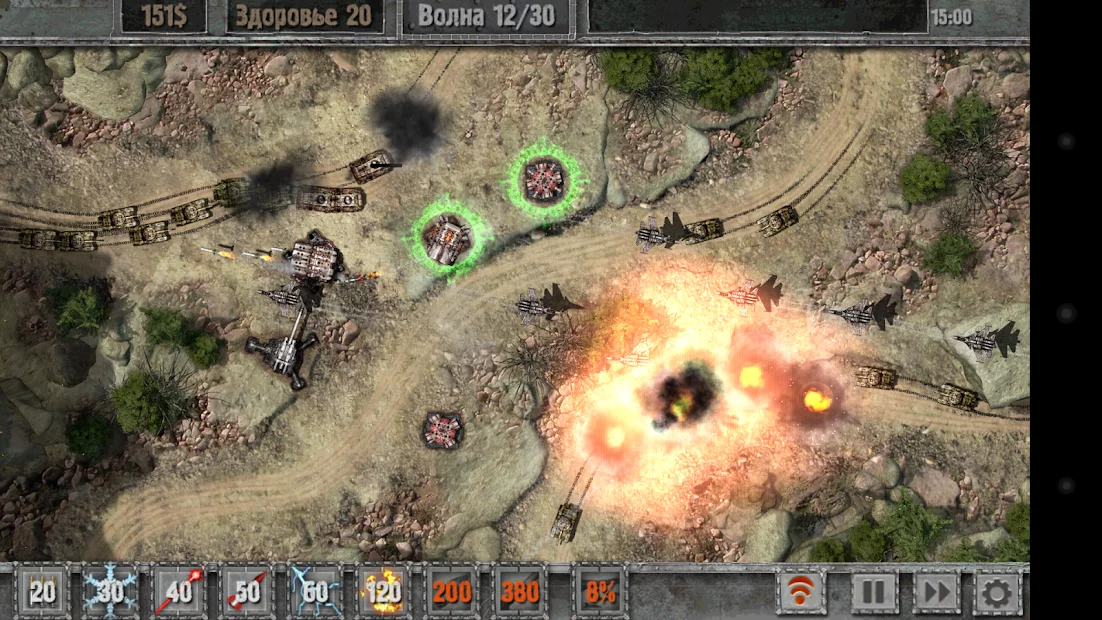Choose the 60-cost lightning tower
The height and width of the screenshot is (620, 1102).
(x=315, y=592)
